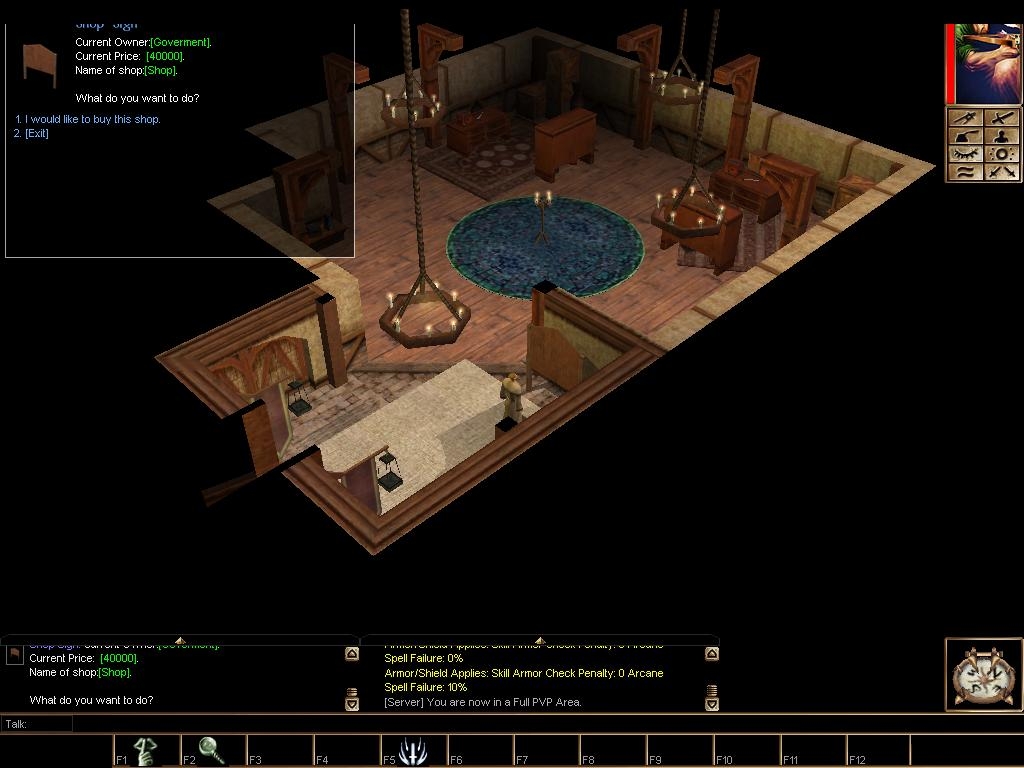Image resolution: width=1024 pixels, height=768 pixels.
Task: Expand the dialogue log with its top arrow
Action: pyautogui.click(x=180, y=640)
